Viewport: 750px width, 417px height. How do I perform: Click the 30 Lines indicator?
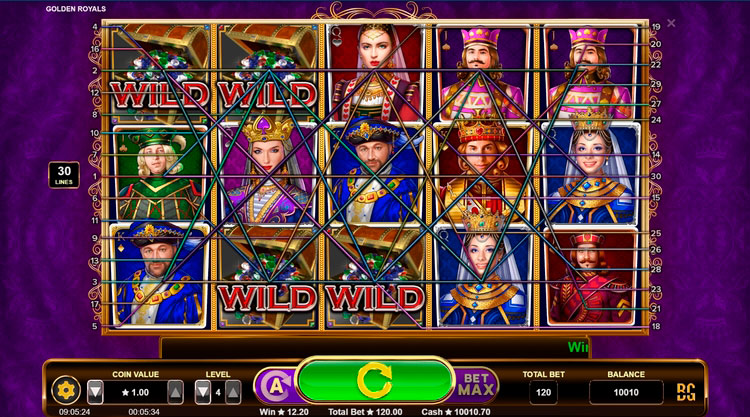[x=63, y=175]
